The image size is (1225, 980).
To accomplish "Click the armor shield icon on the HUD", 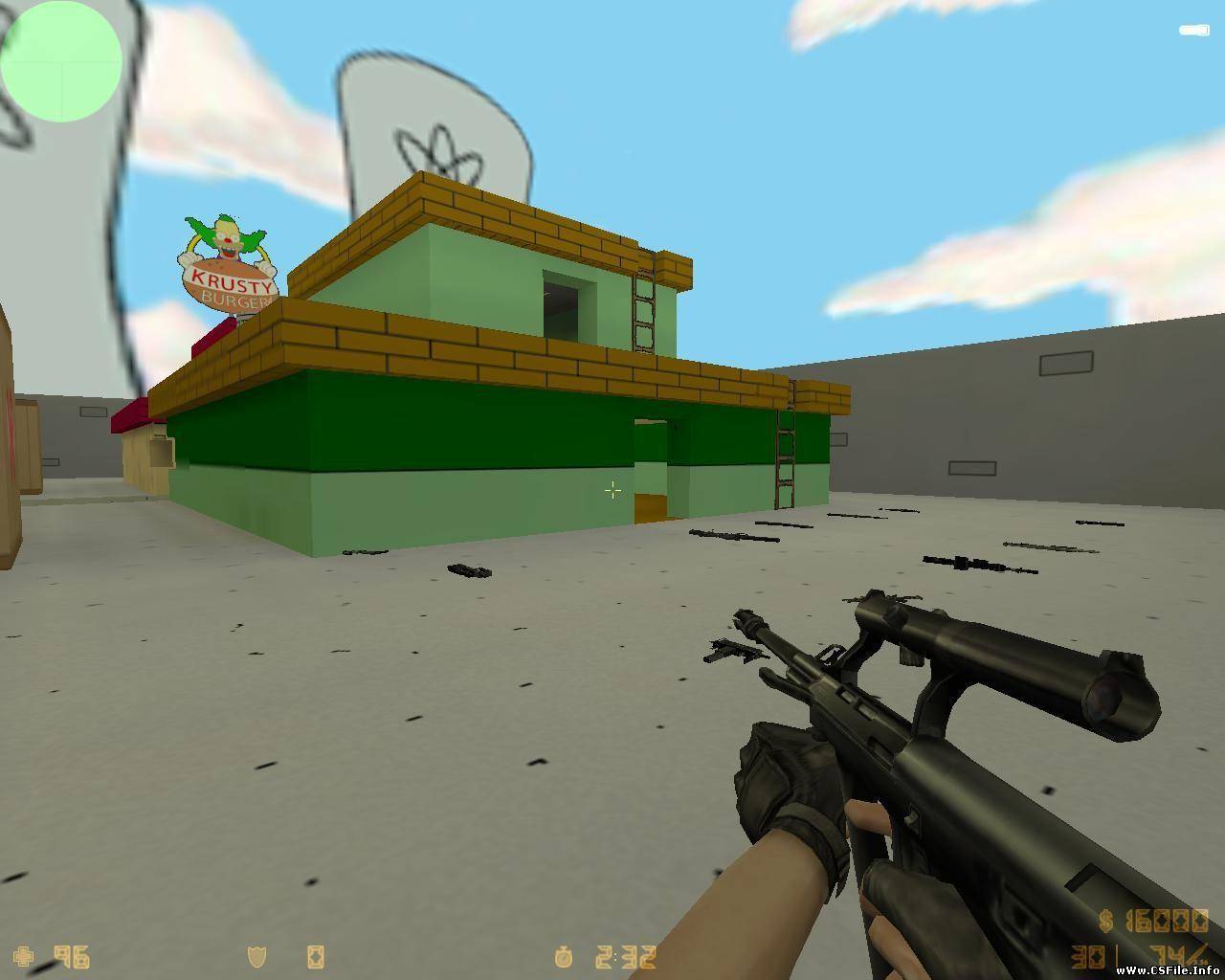I will point(256,957).
